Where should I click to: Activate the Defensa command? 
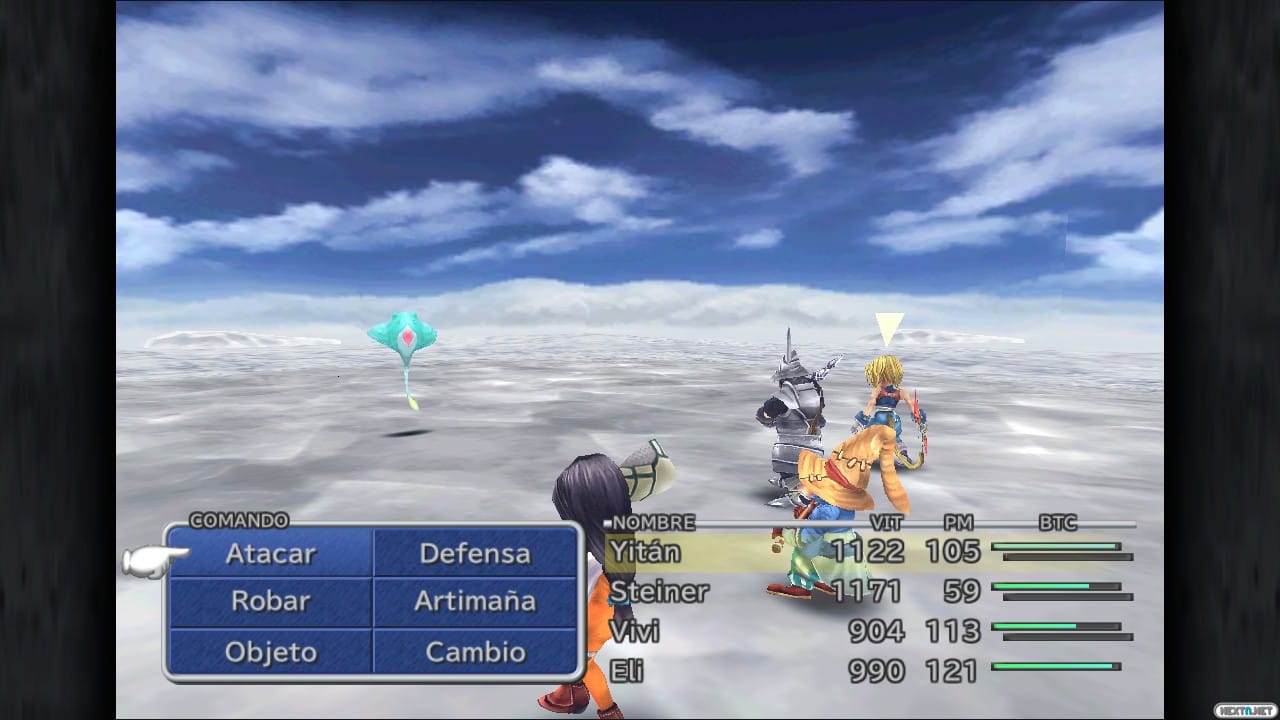[x=475, y=553]
